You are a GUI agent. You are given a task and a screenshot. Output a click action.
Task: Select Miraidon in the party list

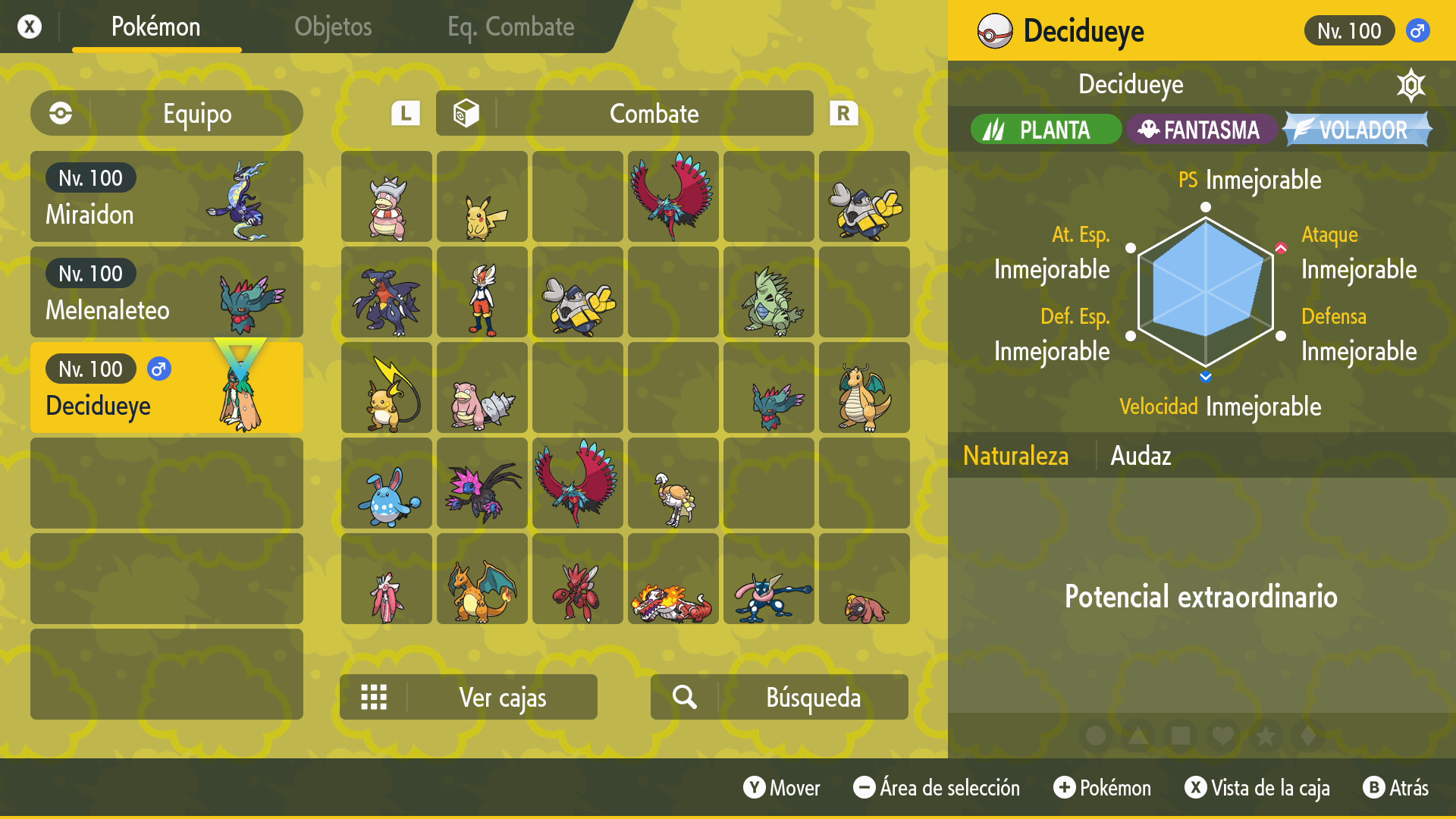tap(167, 196)
